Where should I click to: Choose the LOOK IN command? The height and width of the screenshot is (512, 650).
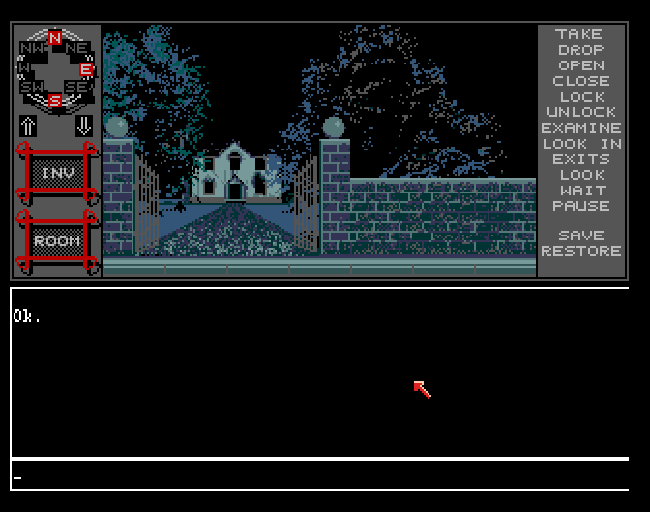click(x=581, y=144)
